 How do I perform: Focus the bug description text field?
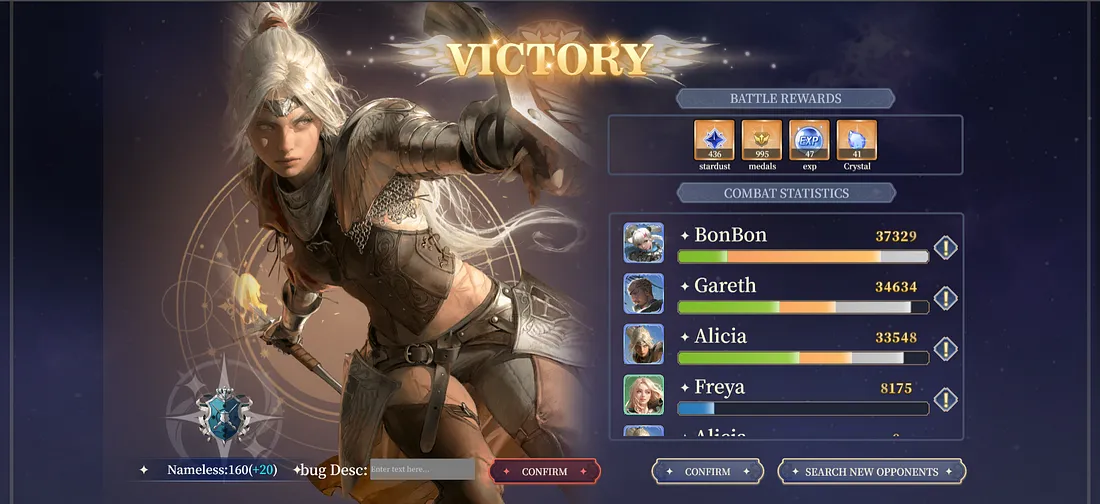[x=422, y=470]
